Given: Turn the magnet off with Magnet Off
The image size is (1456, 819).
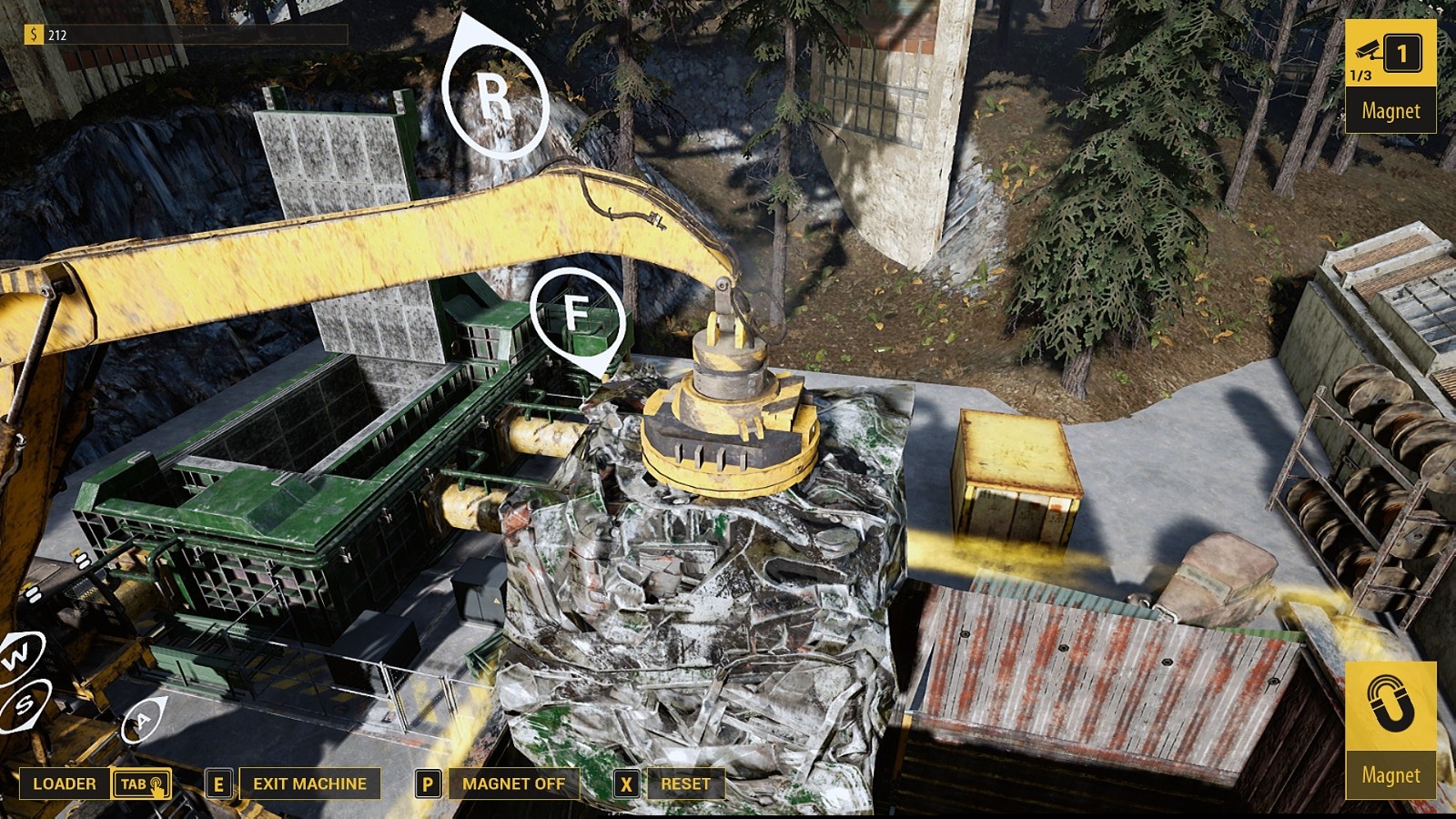Looking at the screenshot, I should (x=513, y=784).
